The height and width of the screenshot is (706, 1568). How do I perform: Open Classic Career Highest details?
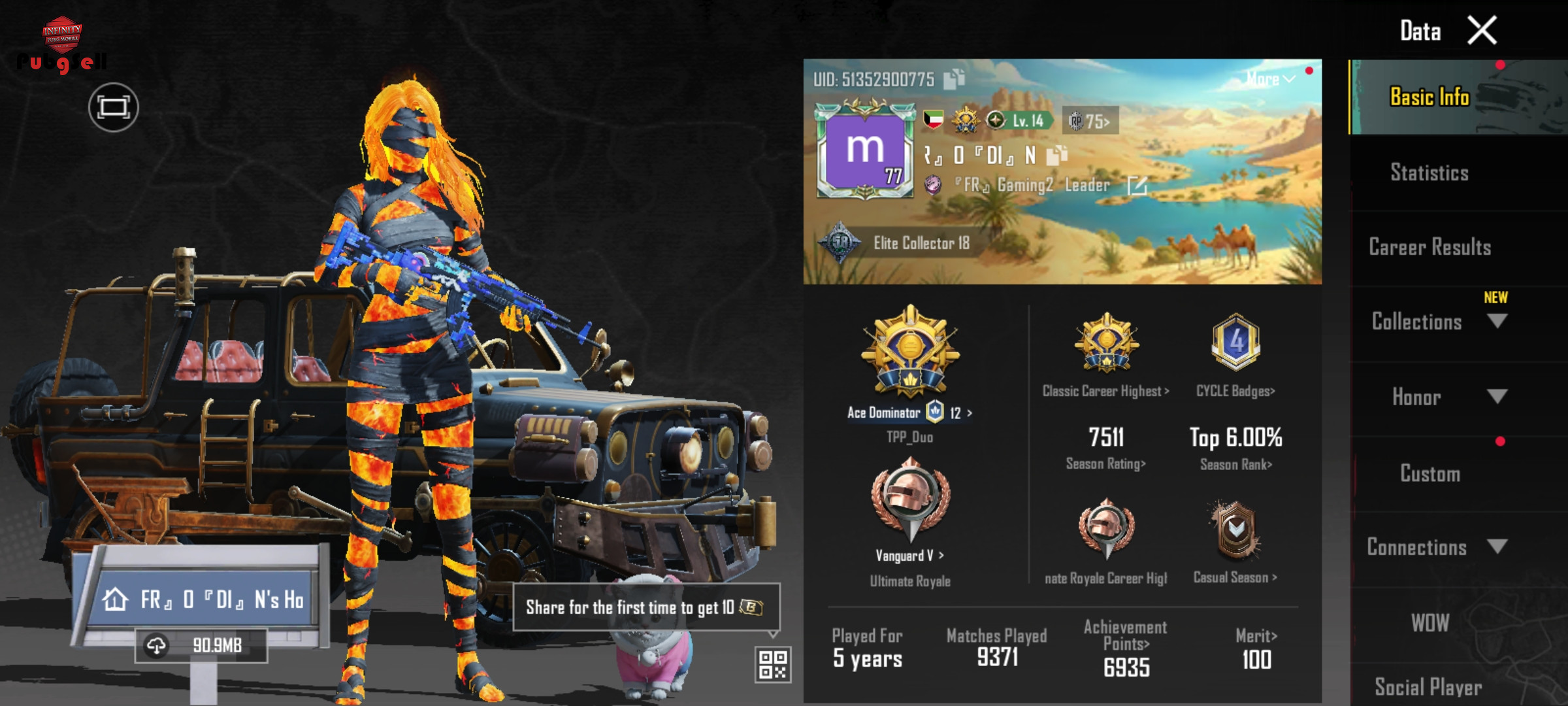pos(1106,391)
